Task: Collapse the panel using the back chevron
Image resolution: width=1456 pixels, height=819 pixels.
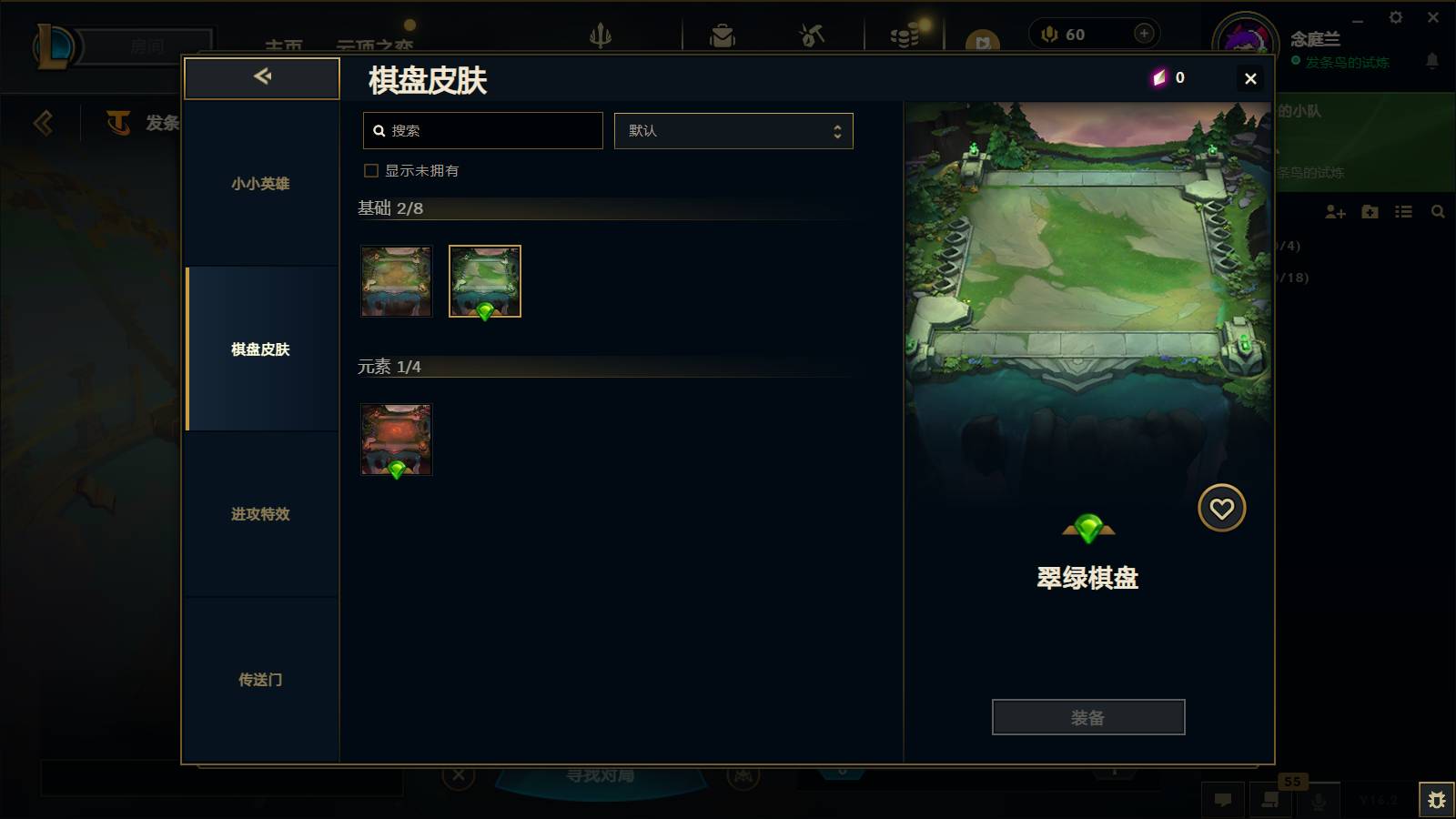Action: click(x=262, y=77)
